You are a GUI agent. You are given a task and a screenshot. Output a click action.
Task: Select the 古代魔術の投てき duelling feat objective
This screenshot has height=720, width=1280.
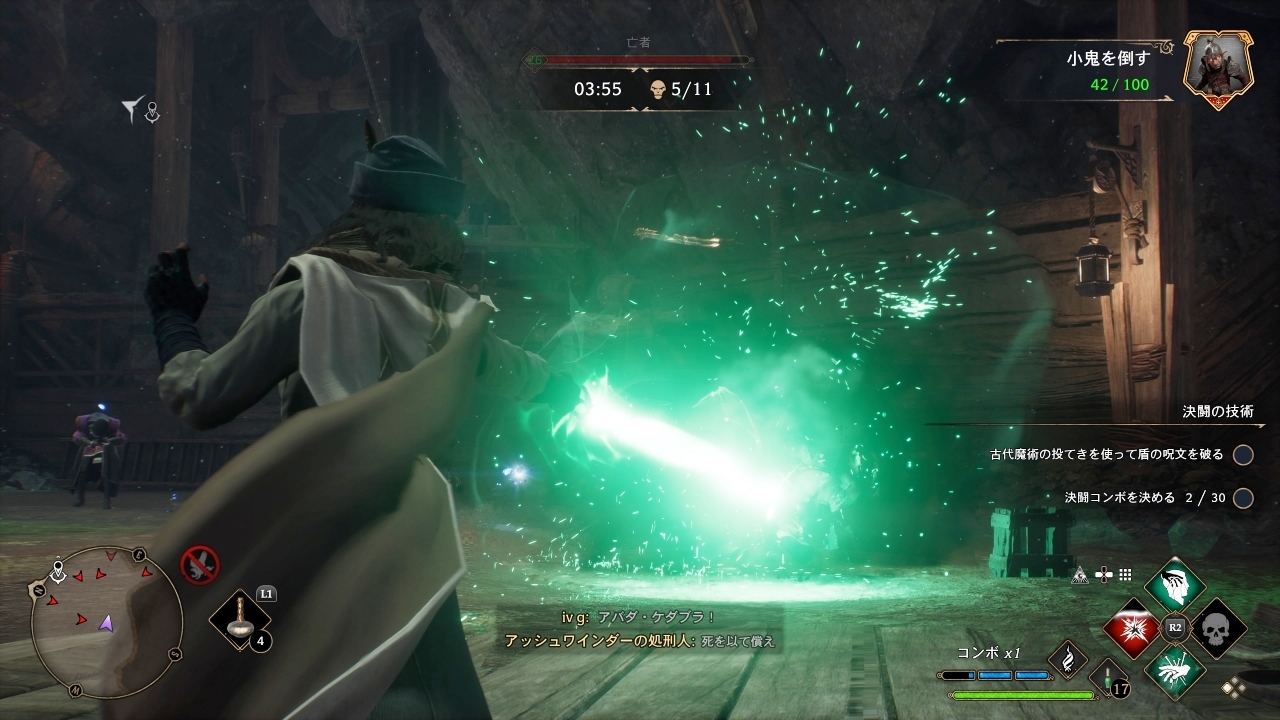(1243, 455)
